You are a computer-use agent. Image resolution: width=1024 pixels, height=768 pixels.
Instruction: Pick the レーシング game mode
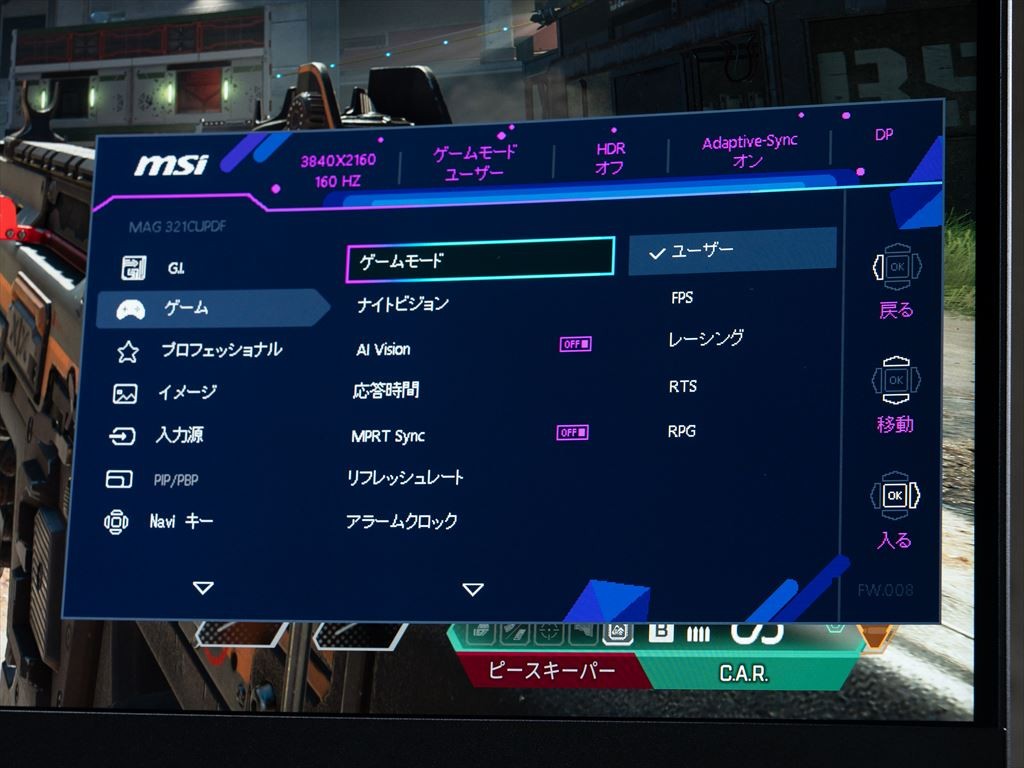pos(706,340)
